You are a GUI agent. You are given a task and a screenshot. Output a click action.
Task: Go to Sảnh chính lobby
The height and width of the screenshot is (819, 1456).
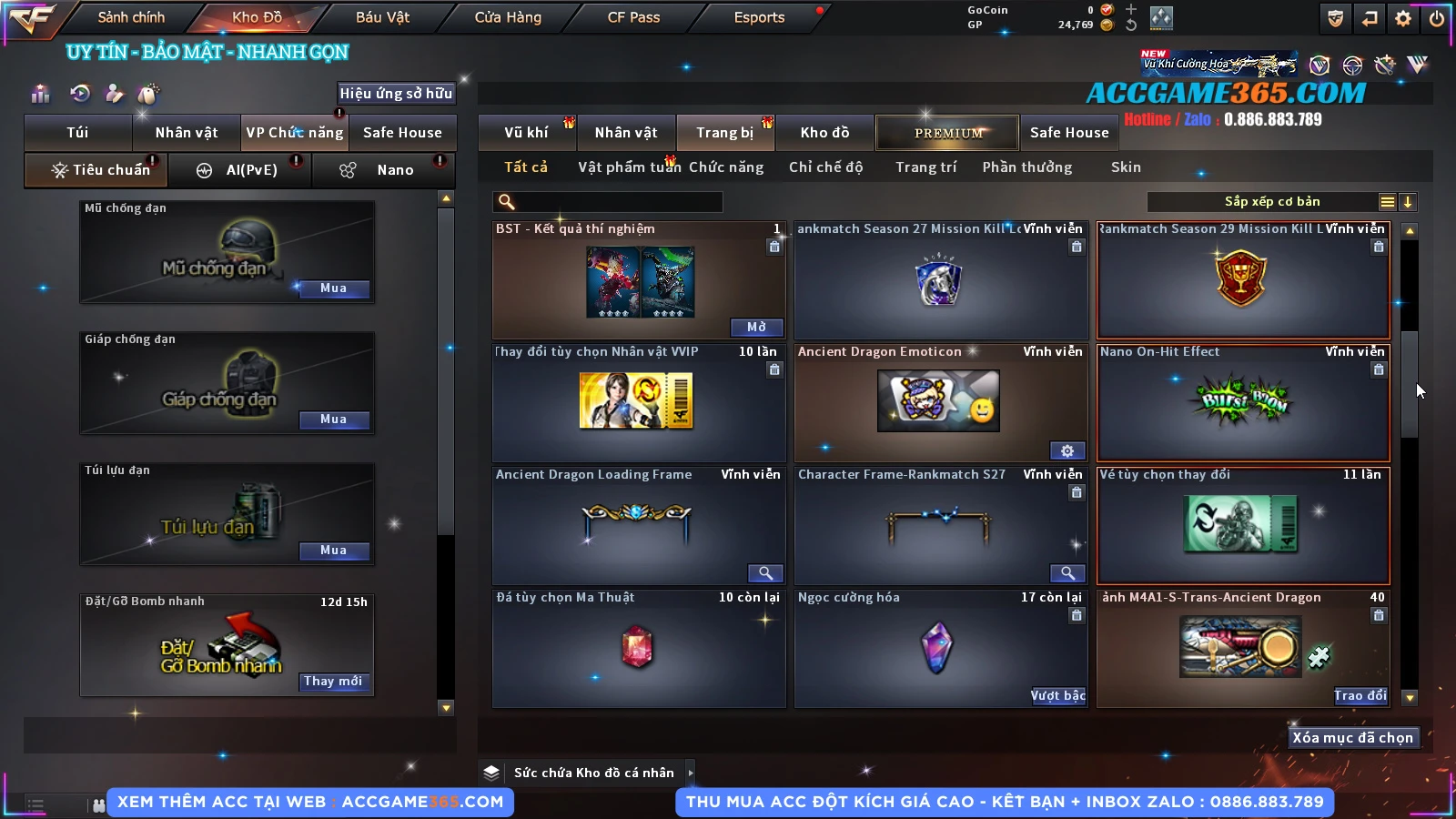click(131, 17)
